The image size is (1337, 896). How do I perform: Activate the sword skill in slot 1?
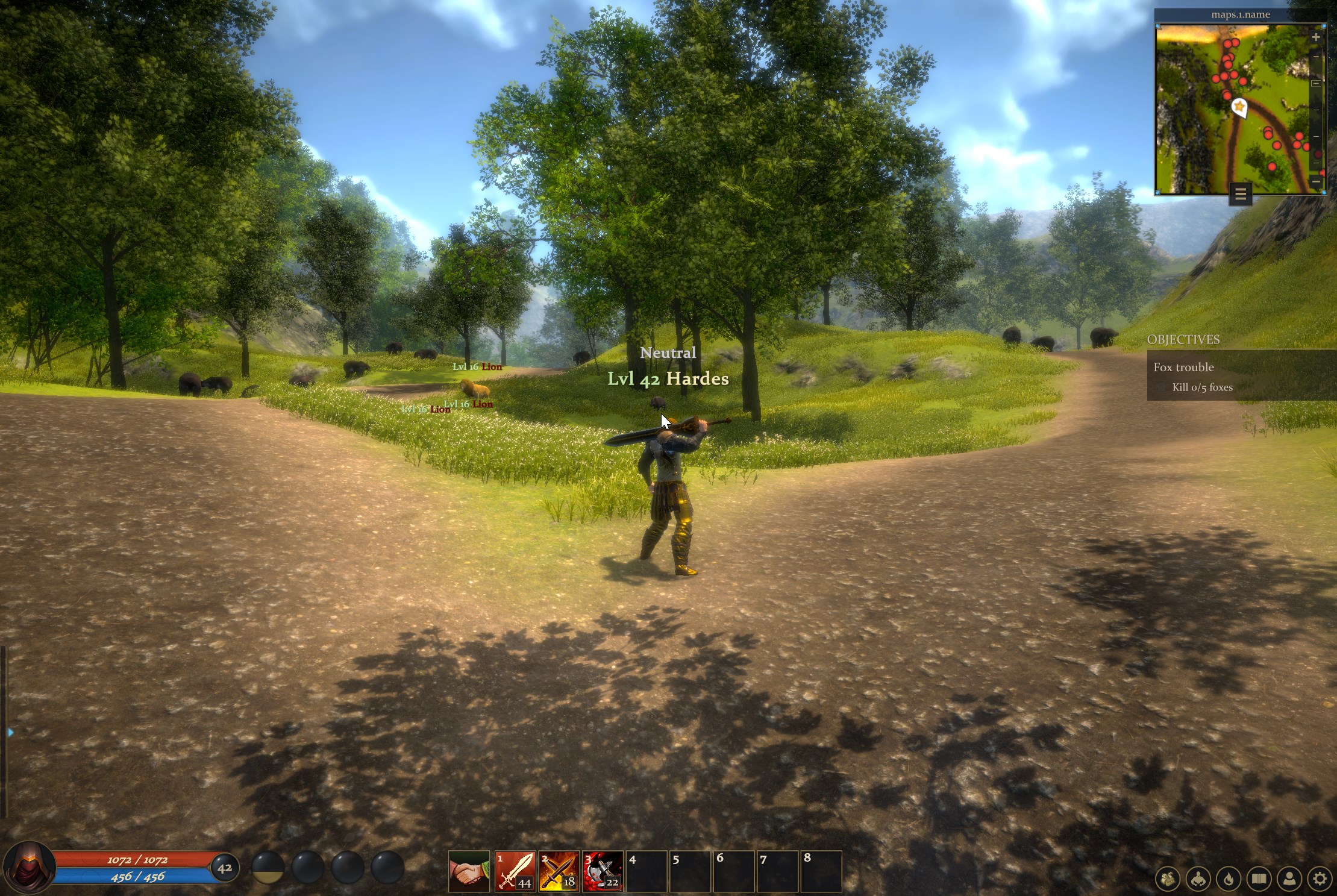[515, 869]
